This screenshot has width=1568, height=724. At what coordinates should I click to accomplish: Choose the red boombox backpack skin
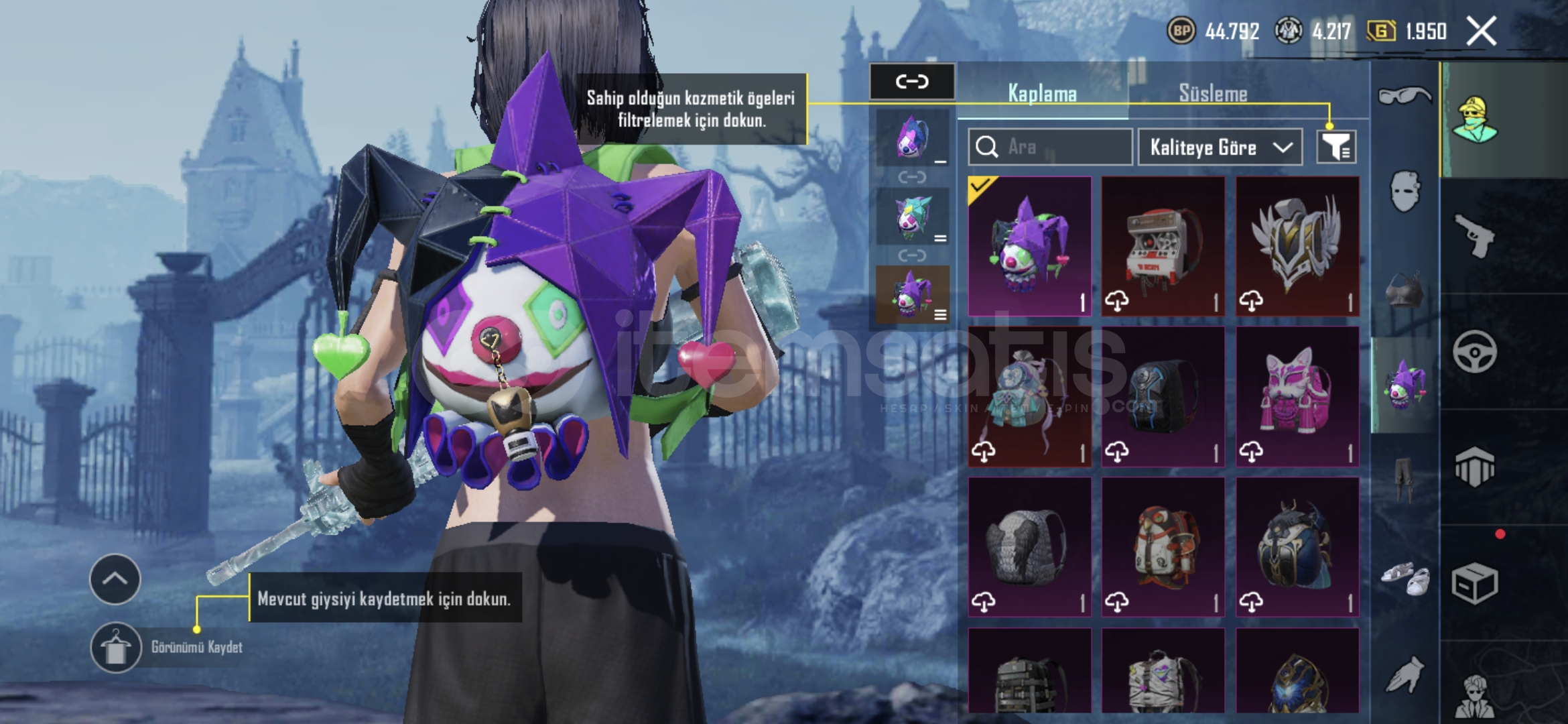[x=1163, y=246]
